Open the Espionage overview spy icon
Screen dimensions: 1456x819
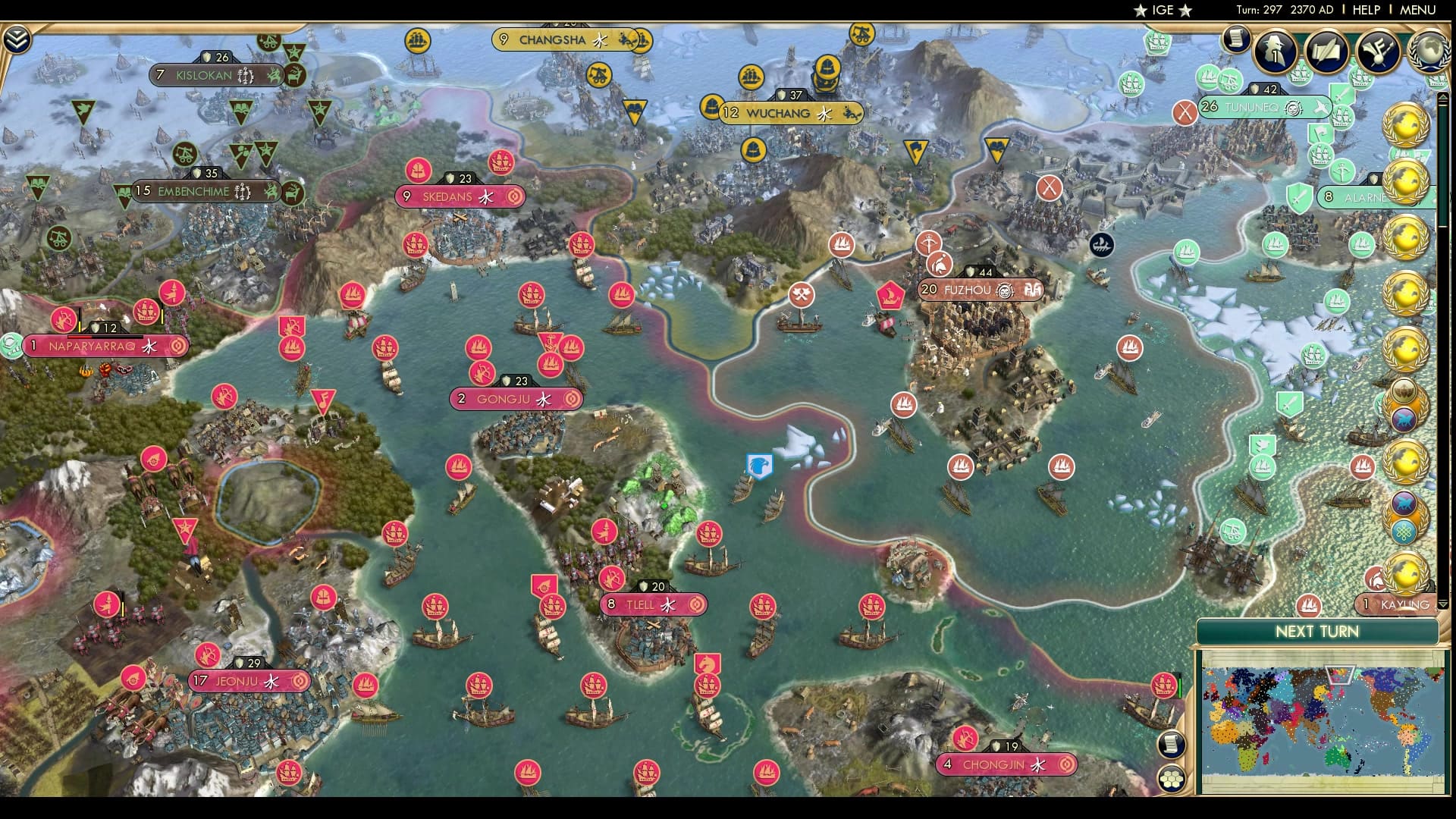(1272, 50)
